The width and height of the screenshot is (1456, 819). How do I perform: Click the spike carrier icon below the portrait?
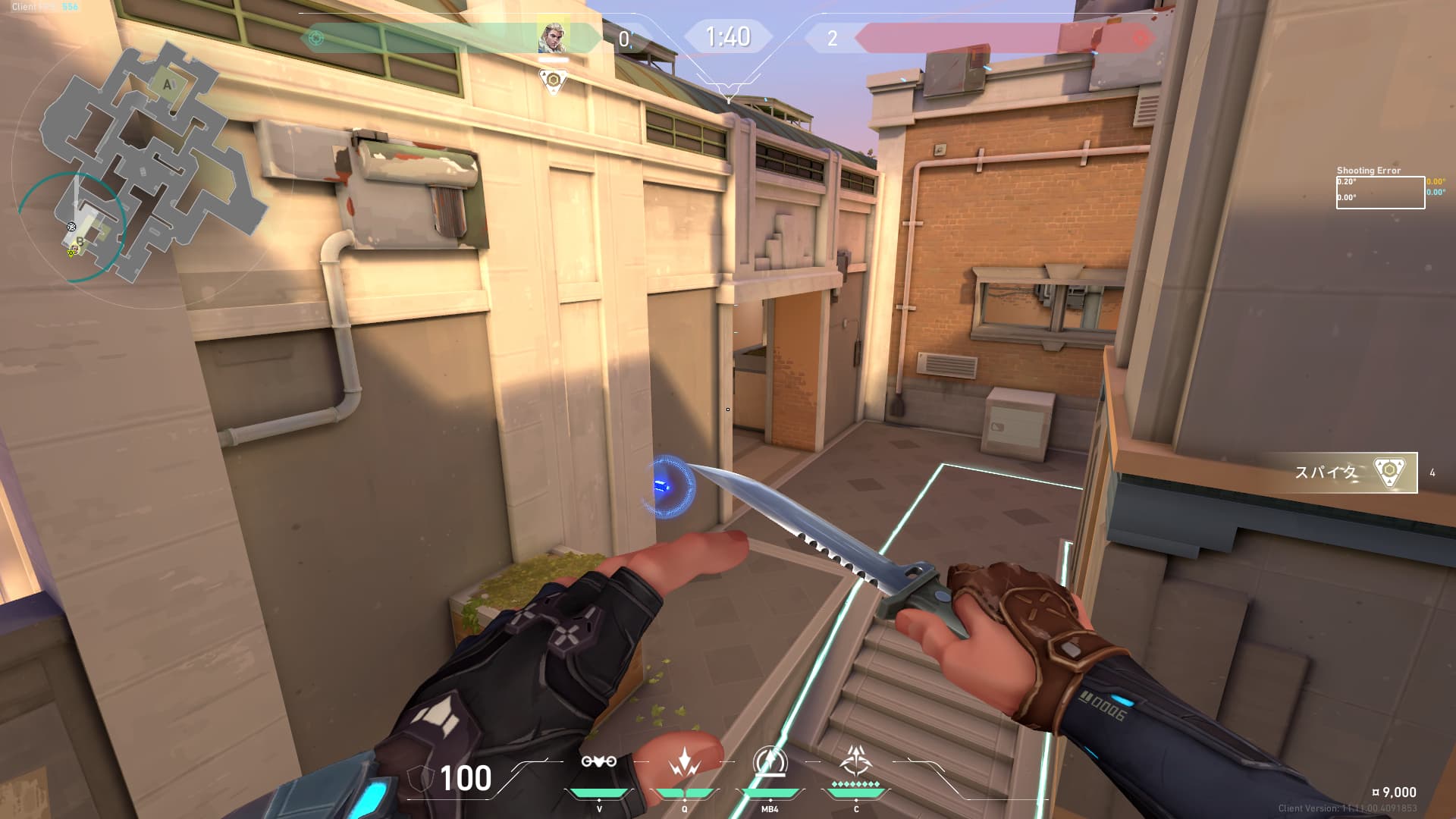554,80
